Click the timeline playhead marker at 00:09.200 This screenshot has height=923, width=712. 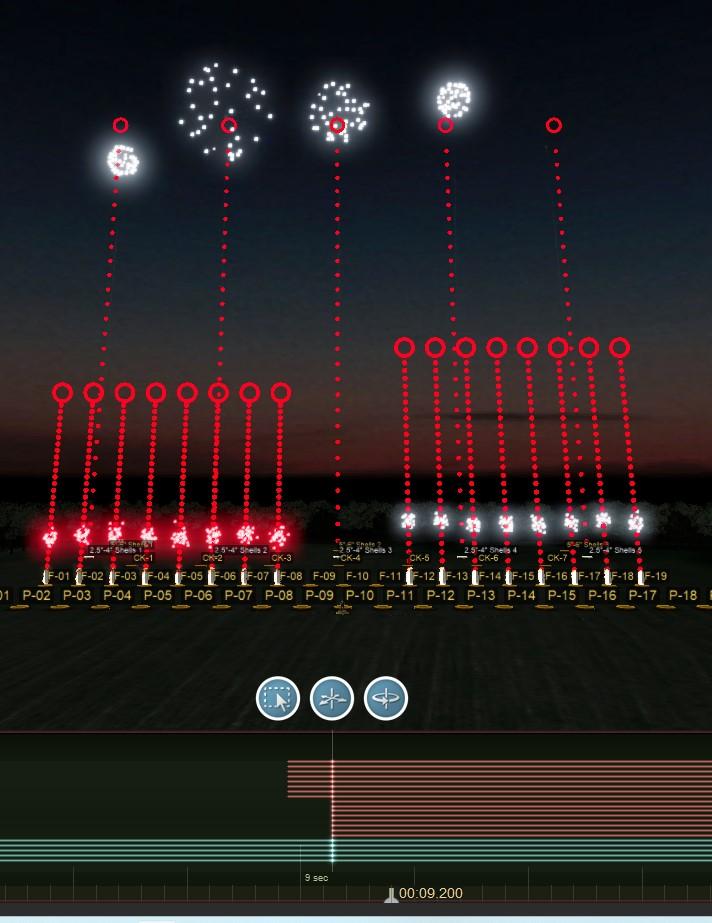pos(391,895)
